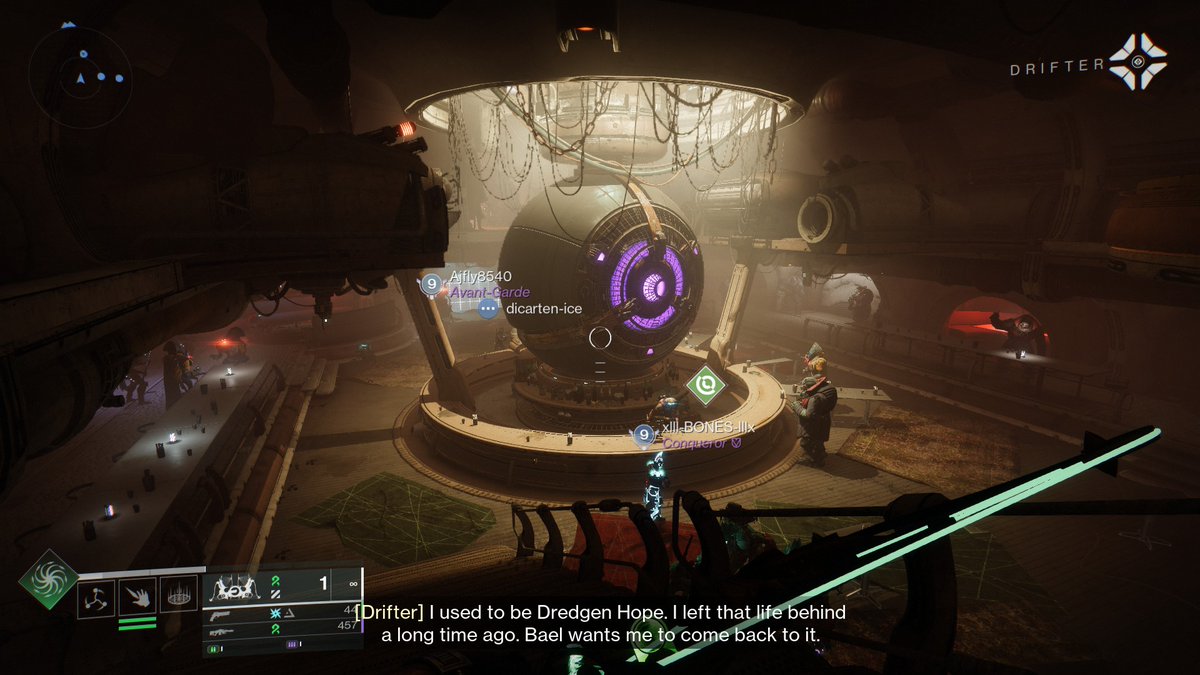Switch to the hand cannon weapon row
The height and width of the screenshot is (675, 1200).
pyautogui.click(x=282, y=612)
